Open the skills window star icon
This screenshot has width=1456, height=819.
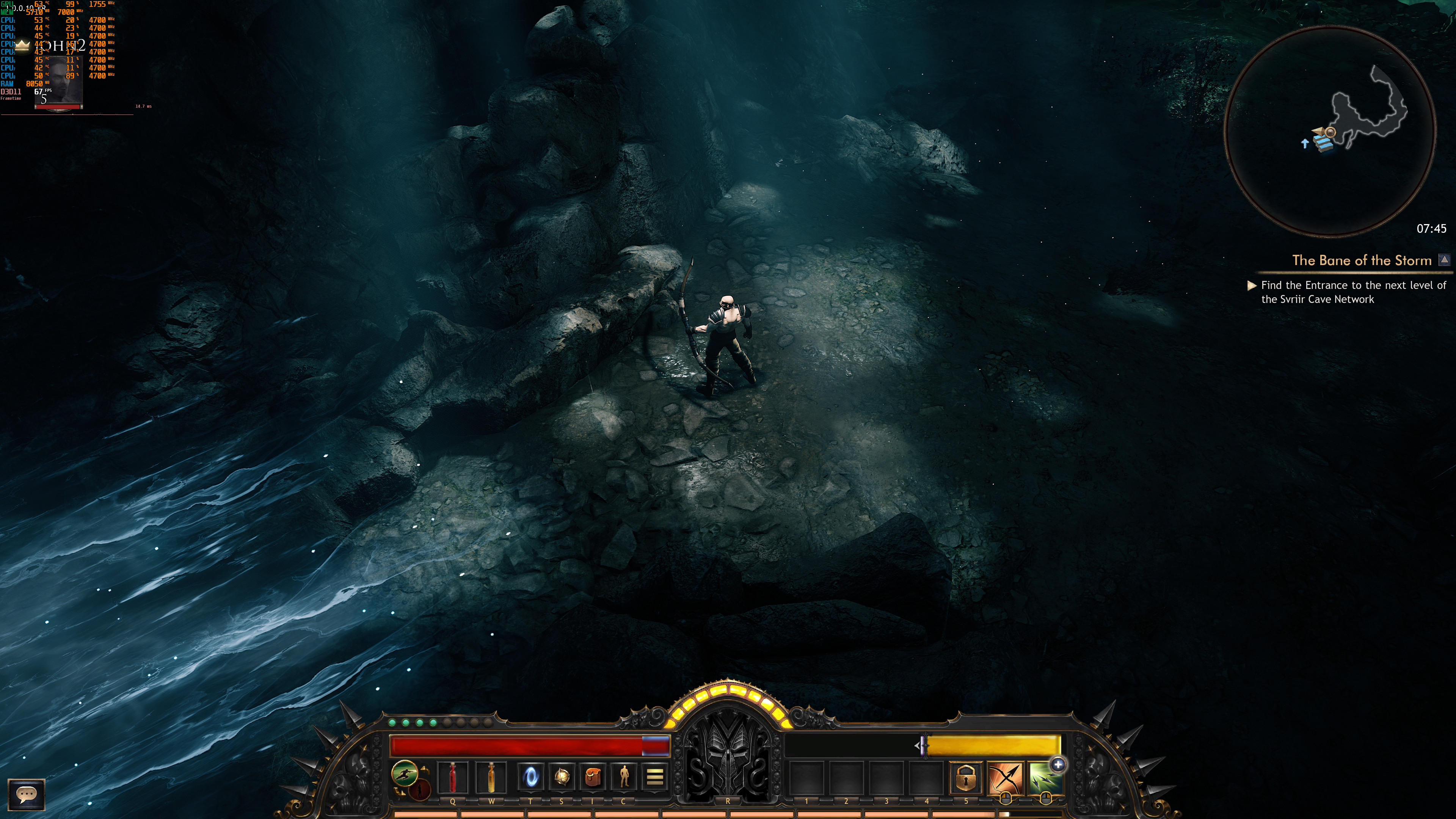tap(561, 777)
